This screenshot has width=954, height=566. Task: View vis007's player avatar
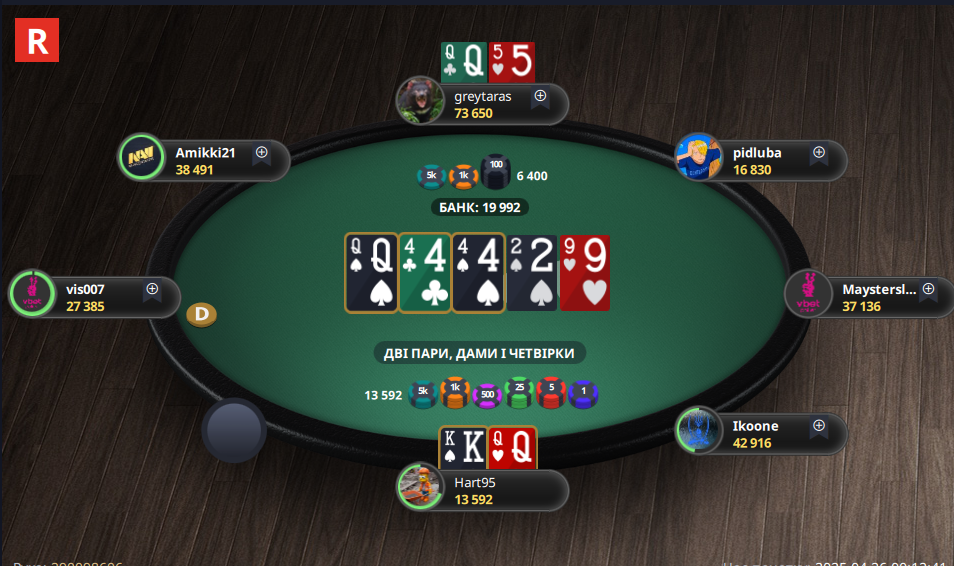pos(31,294)
